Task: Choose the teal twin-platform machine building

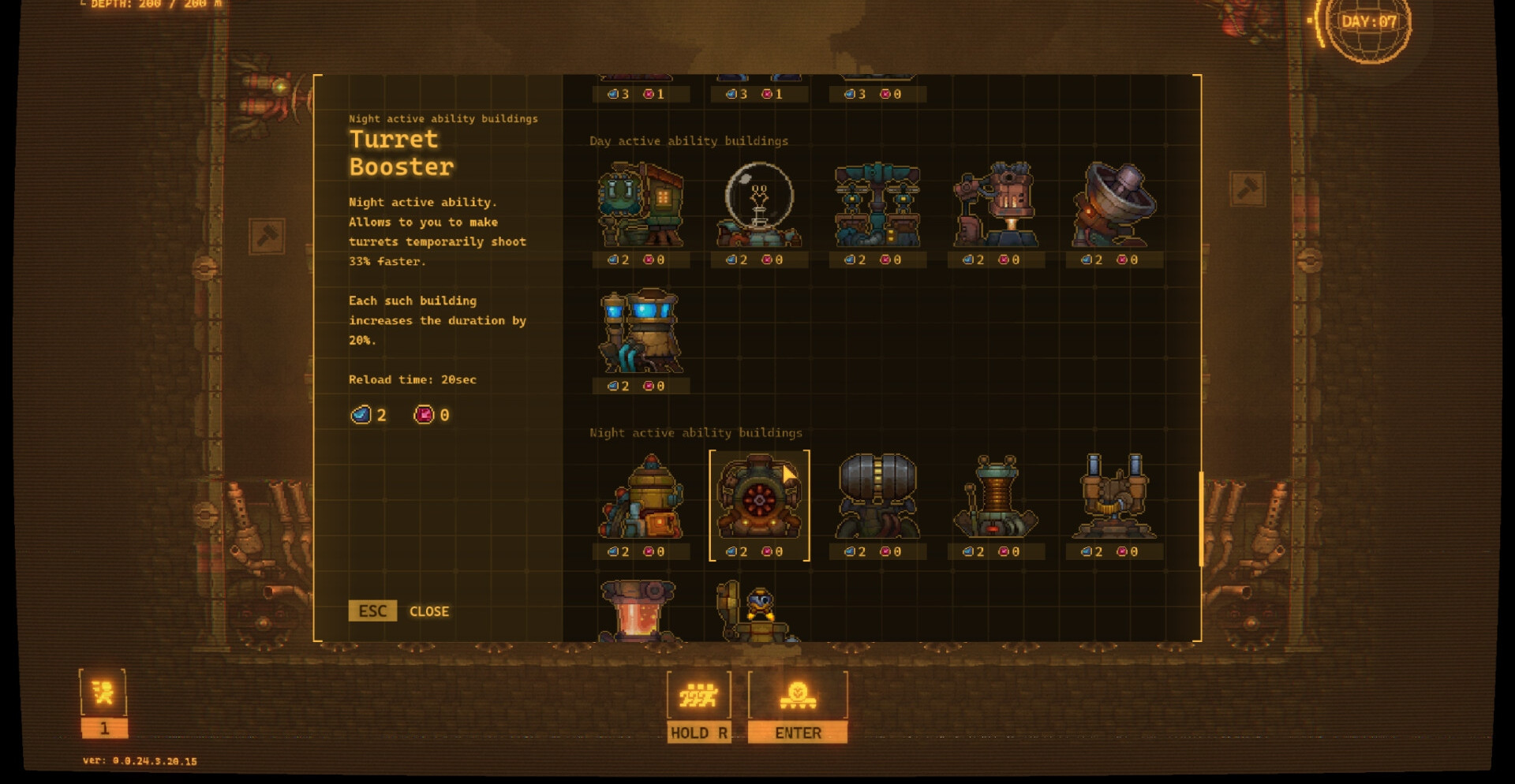Action: click(x=877, y=207)
